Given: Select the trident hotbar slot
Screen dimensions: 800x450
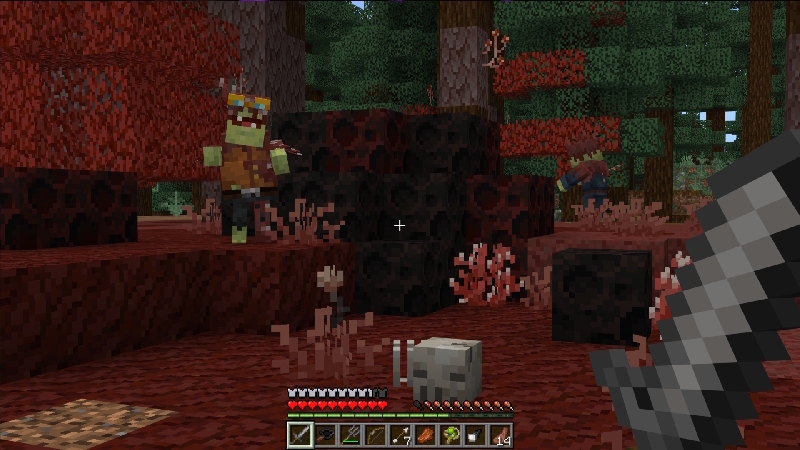Looking at the screenshot, I should [349, 435].
